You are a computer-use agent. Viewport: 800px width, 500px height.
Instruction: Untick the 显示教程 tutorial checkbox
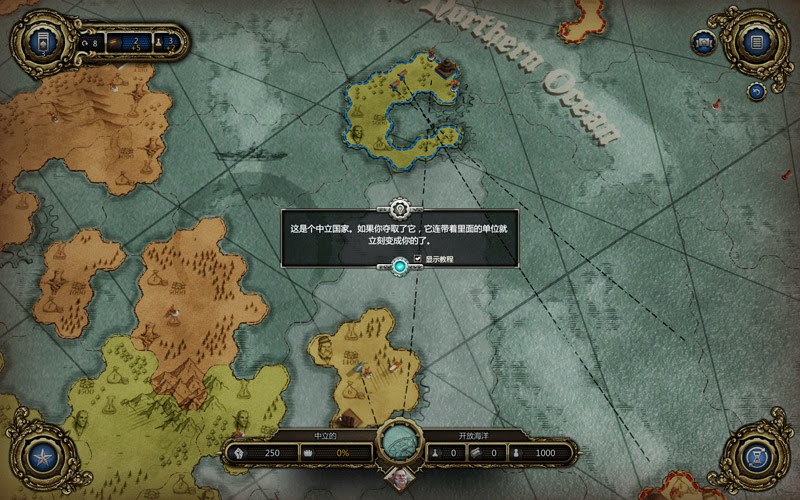(417, 258)
